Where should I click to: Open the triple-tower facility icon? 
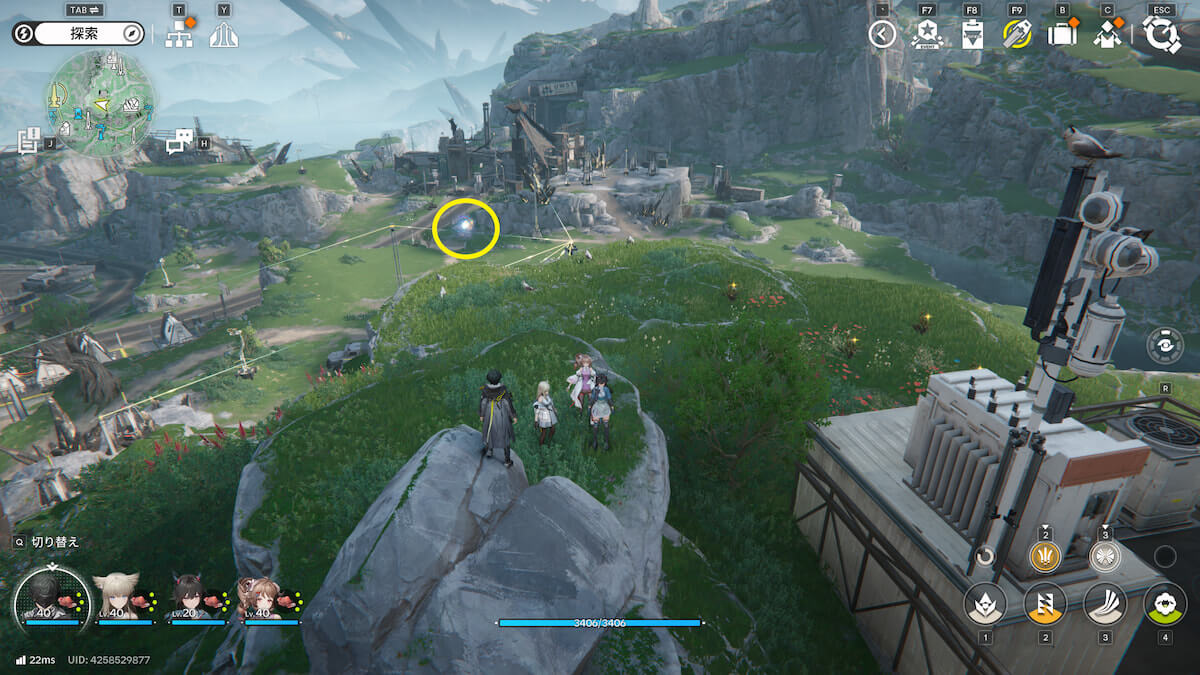[x=223, y=36]
